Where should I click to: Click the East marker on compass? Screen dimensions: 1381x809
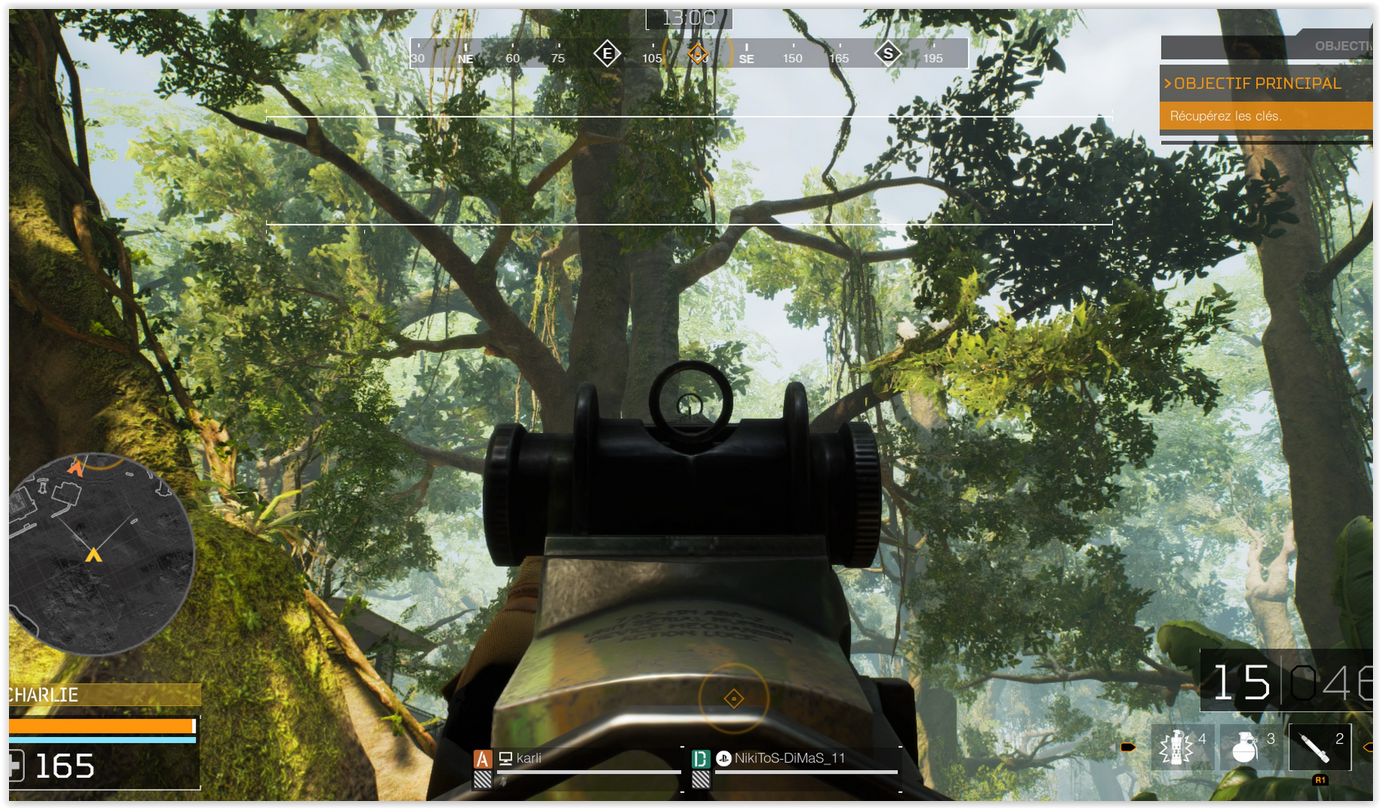607,53
